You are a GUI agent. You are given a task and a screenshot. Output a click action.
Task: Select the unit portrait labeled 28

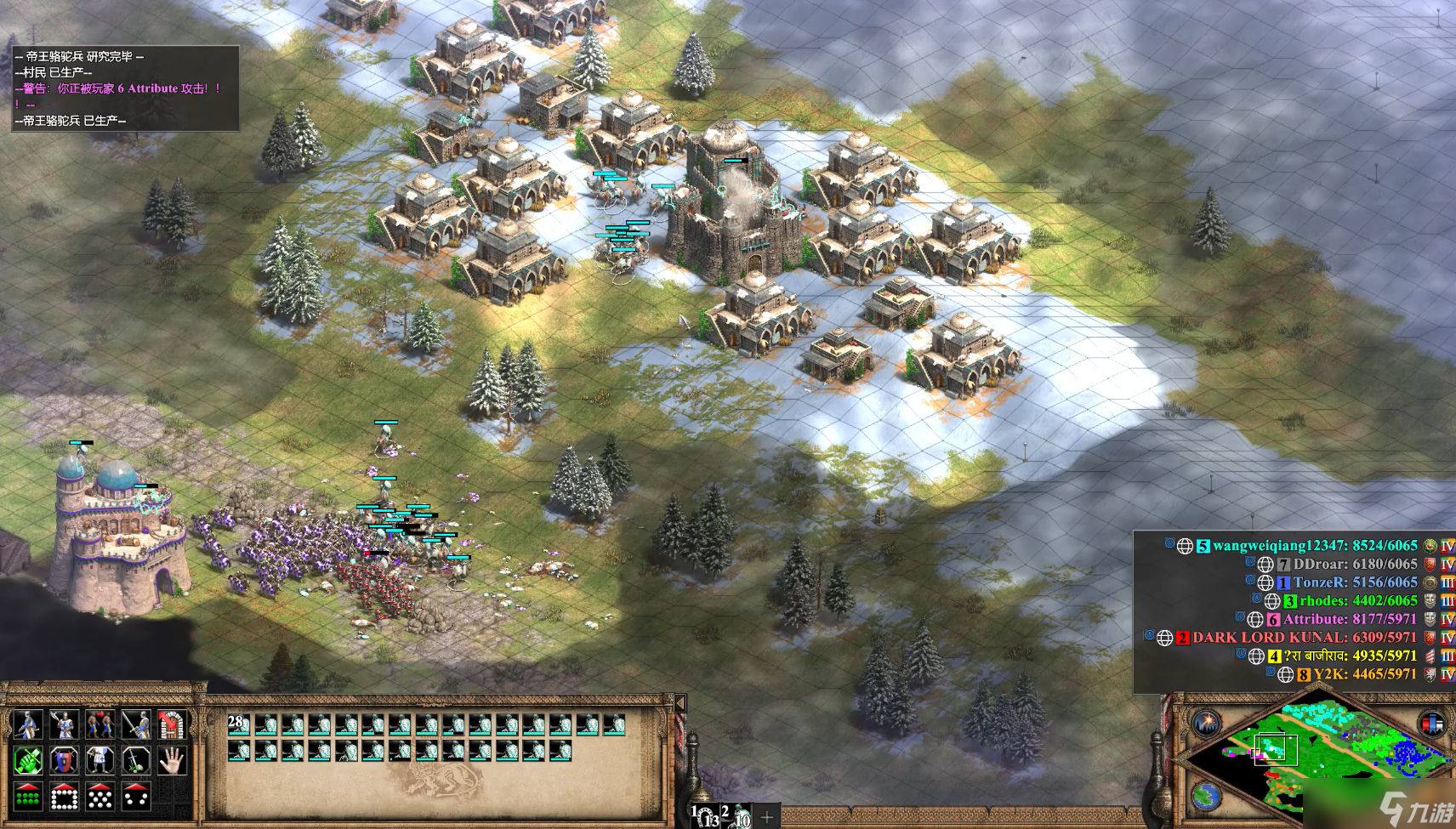[x=239, y=724]
